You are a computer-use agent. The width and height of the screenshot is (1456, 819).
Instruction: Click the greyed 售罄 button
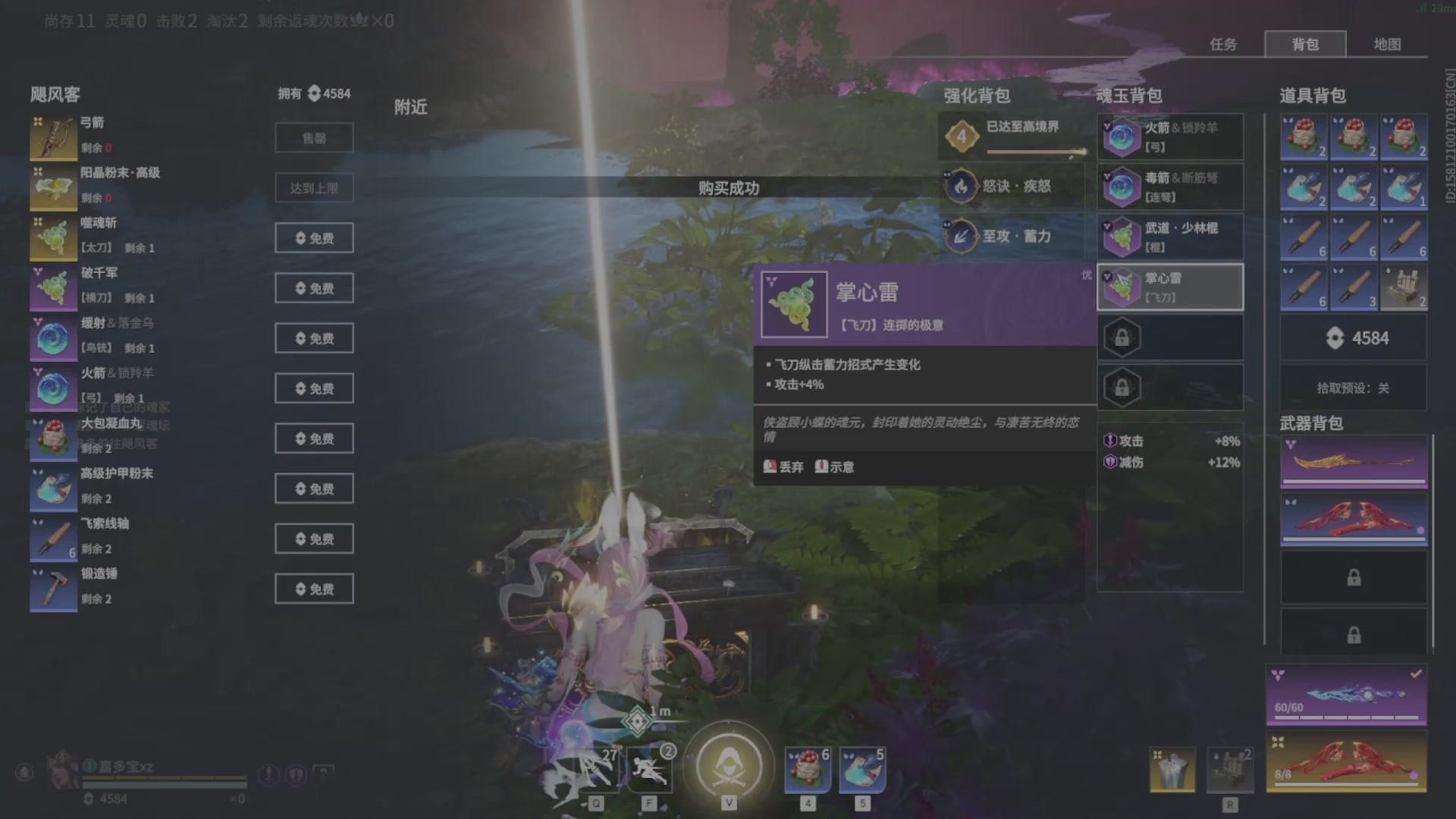[x=314, y=137]
